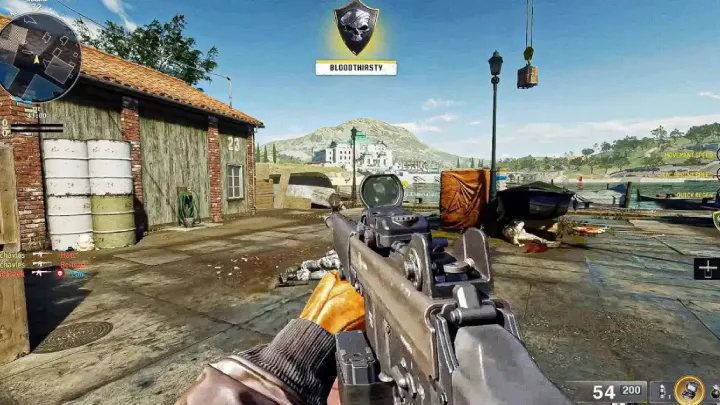Select the Bloodthirsty skull medal badge

click(356, 27)
